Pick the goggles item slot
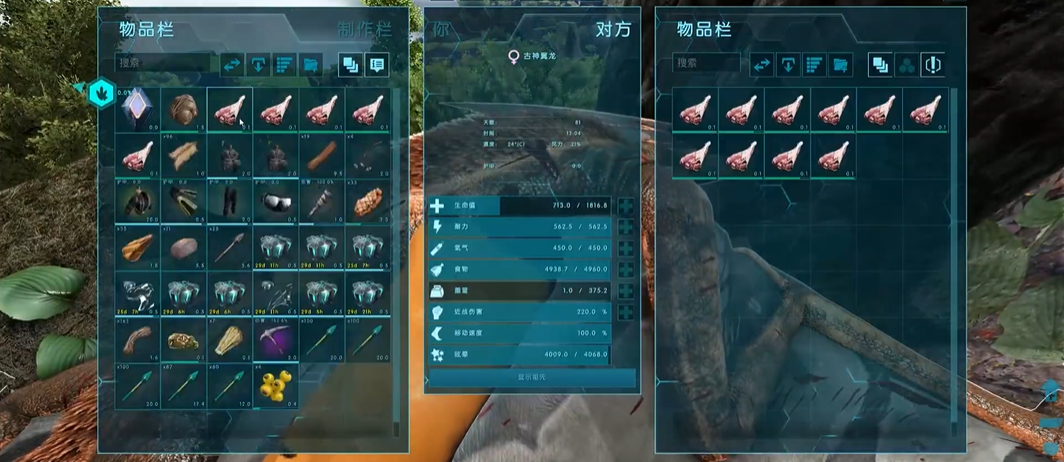The height and width of the screenshot is (462, 1064). [x=275, y=201]
